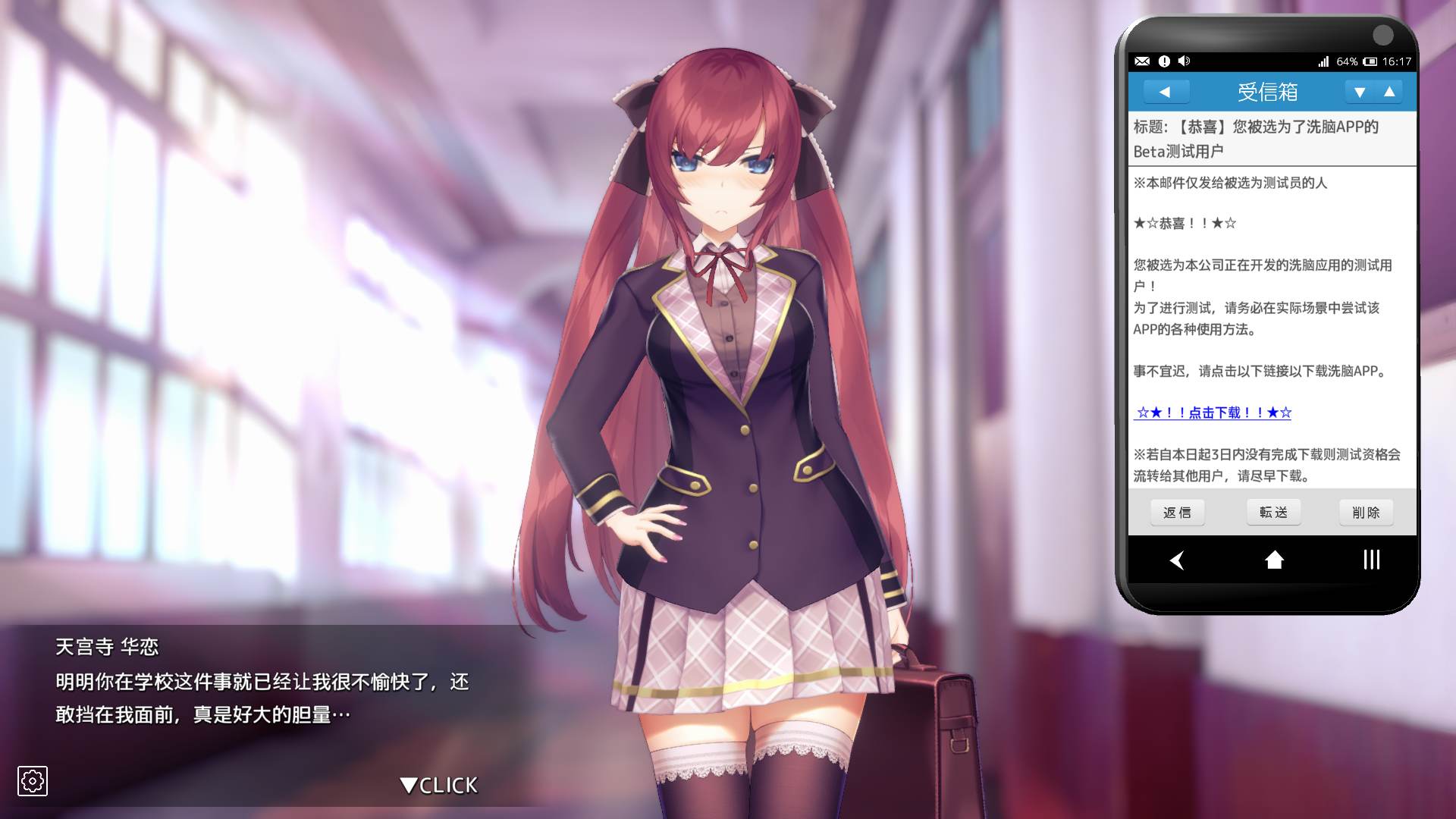Tap the speaker icon in the phone status bar
Screen dimensions: 1456x819
[x=1184, y=61]
